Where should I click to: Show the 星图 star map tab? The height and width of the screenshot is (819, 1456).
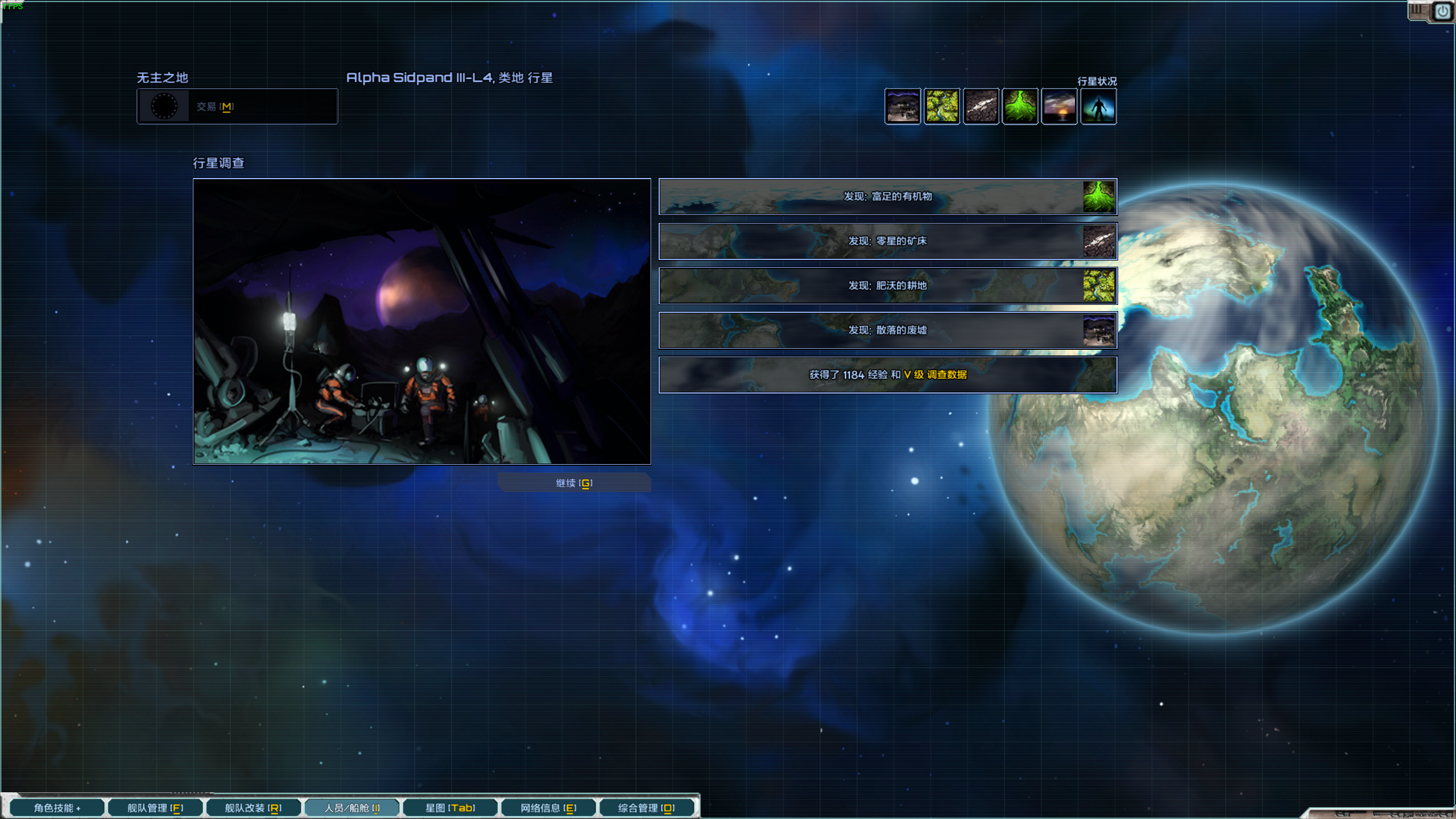pyautogui.click(x=450, y=808)
